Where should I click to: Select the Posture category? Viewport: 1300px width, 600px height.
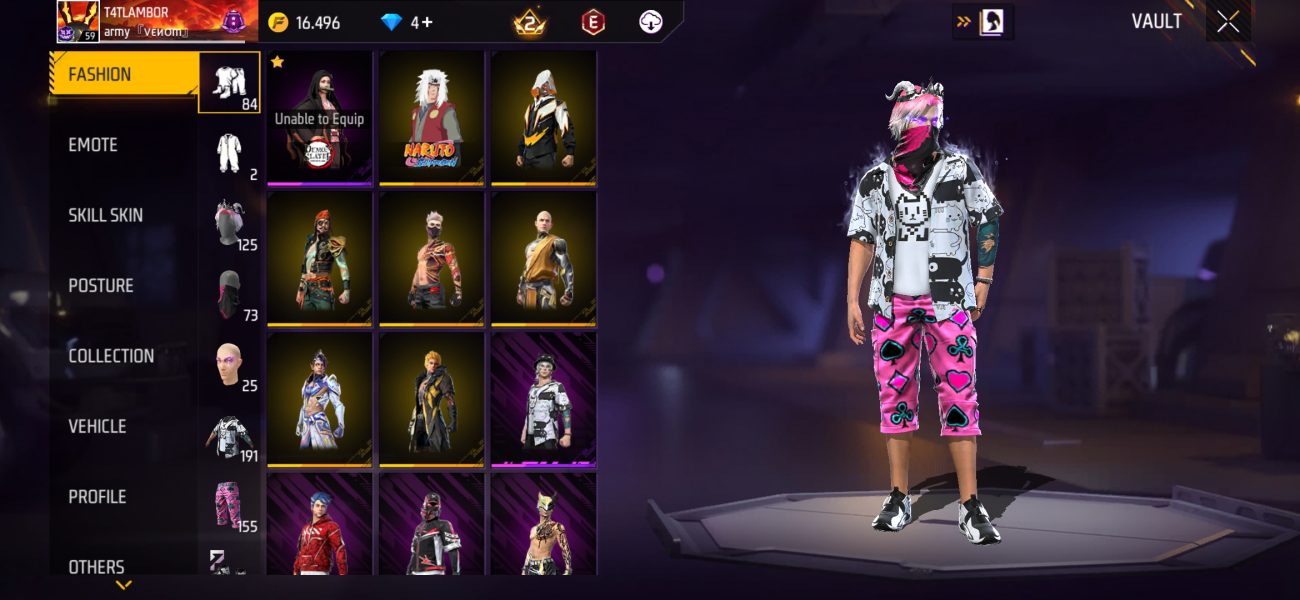100,286
